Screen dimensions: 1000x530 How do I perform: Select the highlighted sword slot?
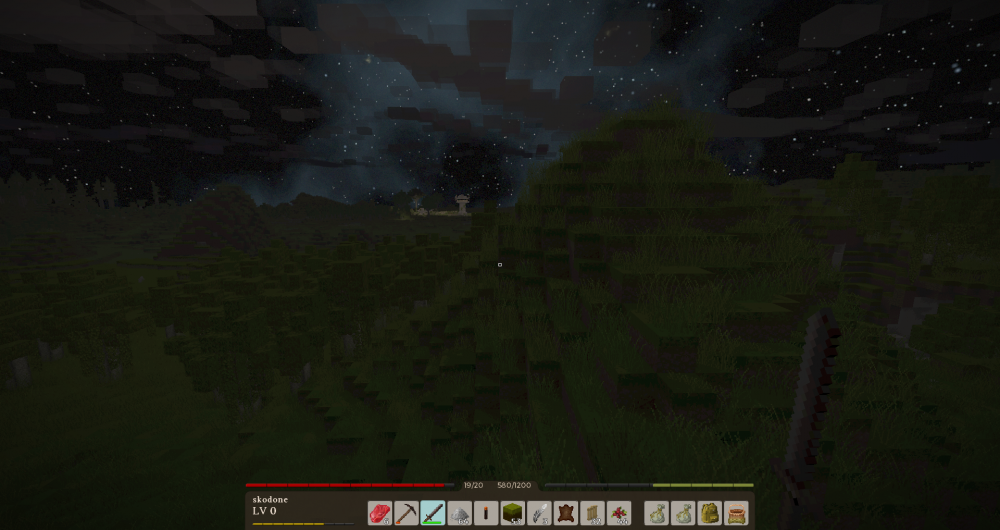[x=433, y=513]
